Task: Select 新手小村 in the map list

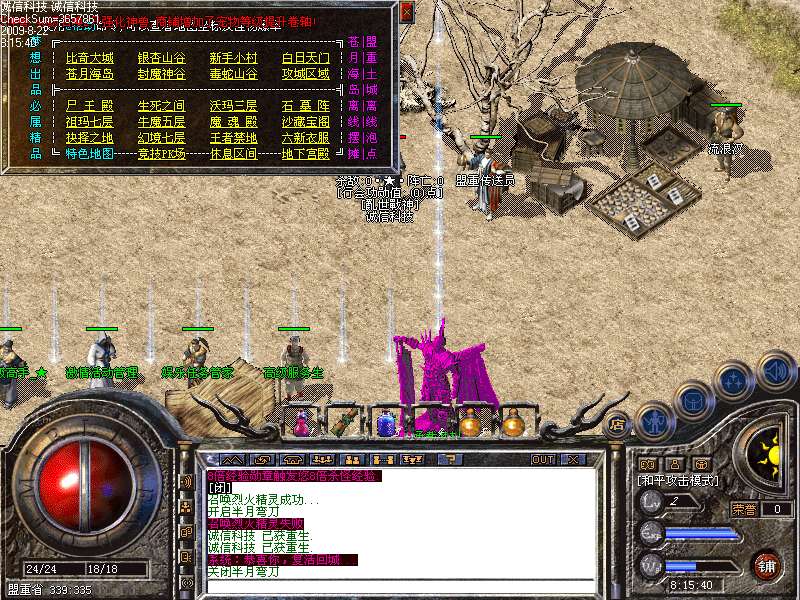Action: (x=234, y=58)
